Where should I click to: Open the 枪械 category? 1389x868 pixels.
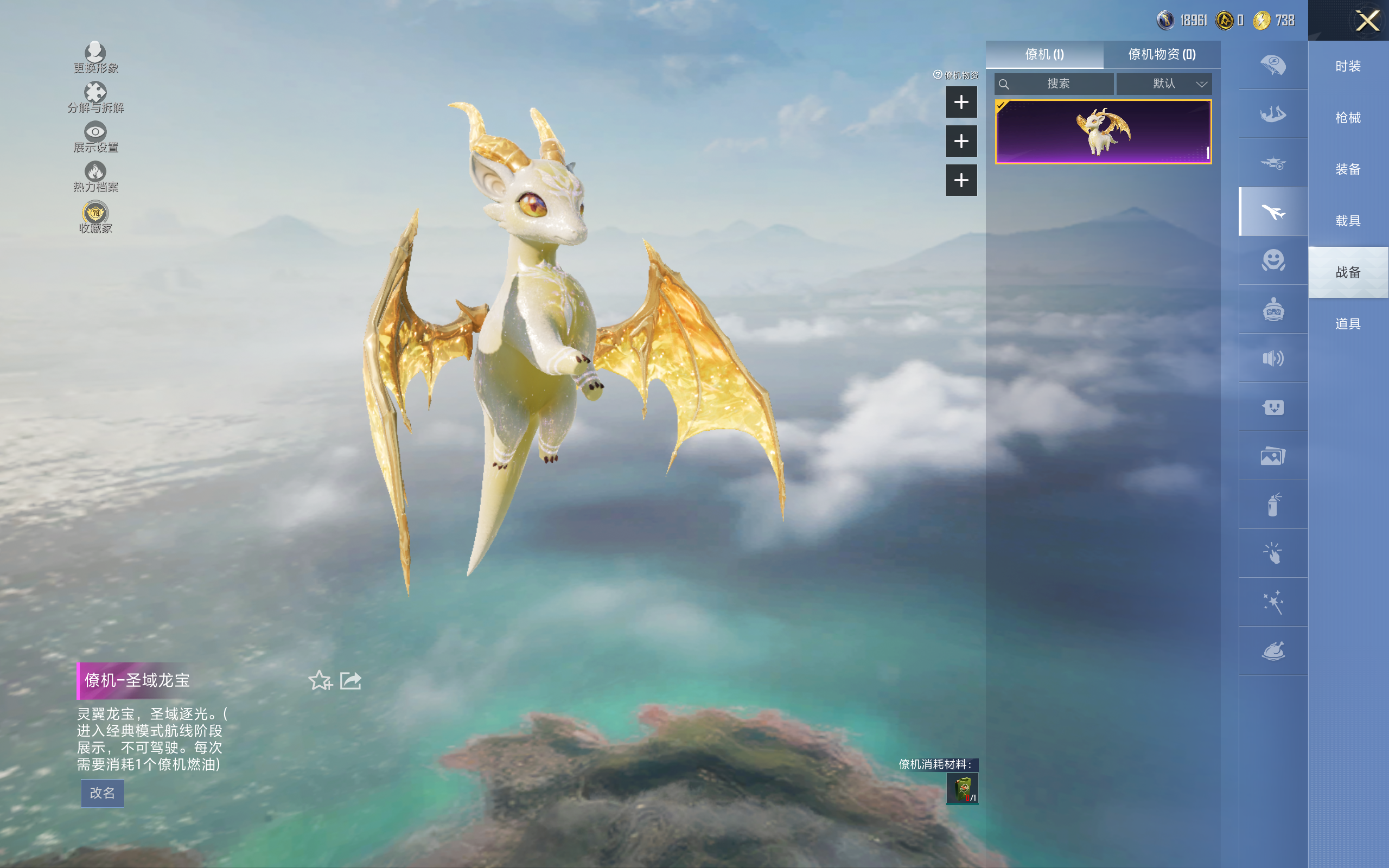pos(1348,118)
